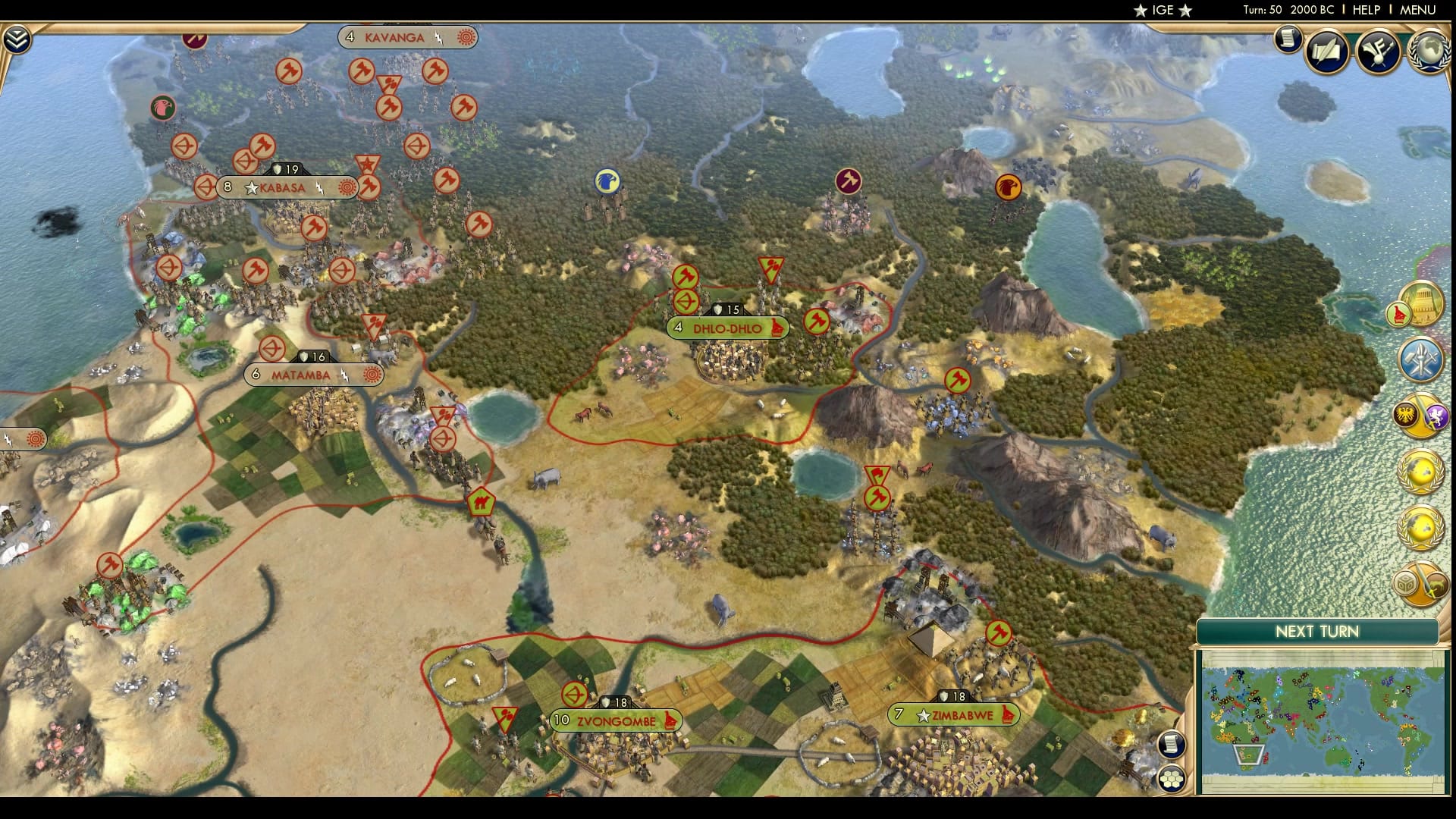
Task: Open the Economic overview gold medal icon
Action: click(x=1421, y=474)
